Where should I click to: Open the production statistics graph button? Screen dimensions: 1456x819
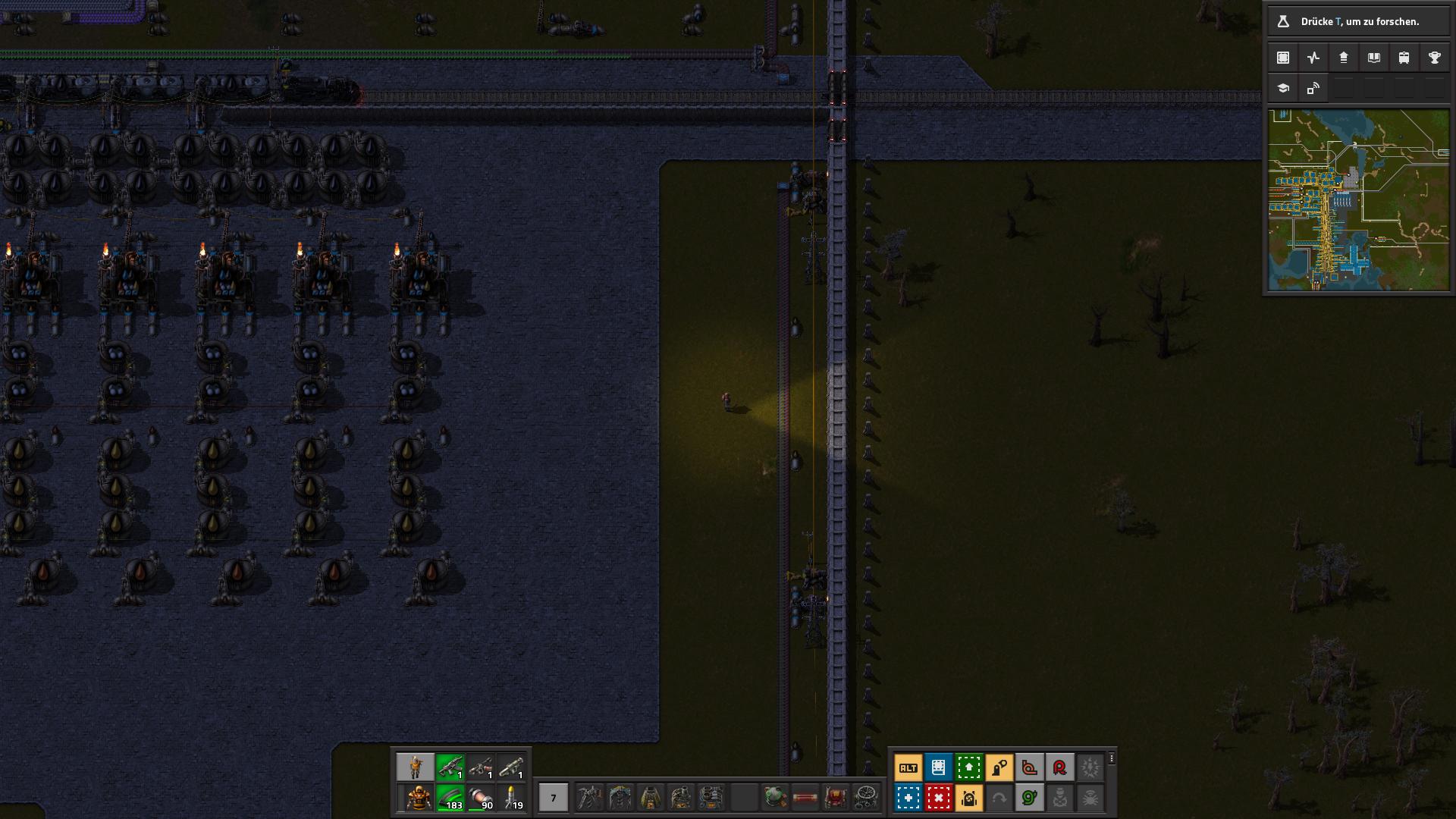click(x=1313, y=58)
